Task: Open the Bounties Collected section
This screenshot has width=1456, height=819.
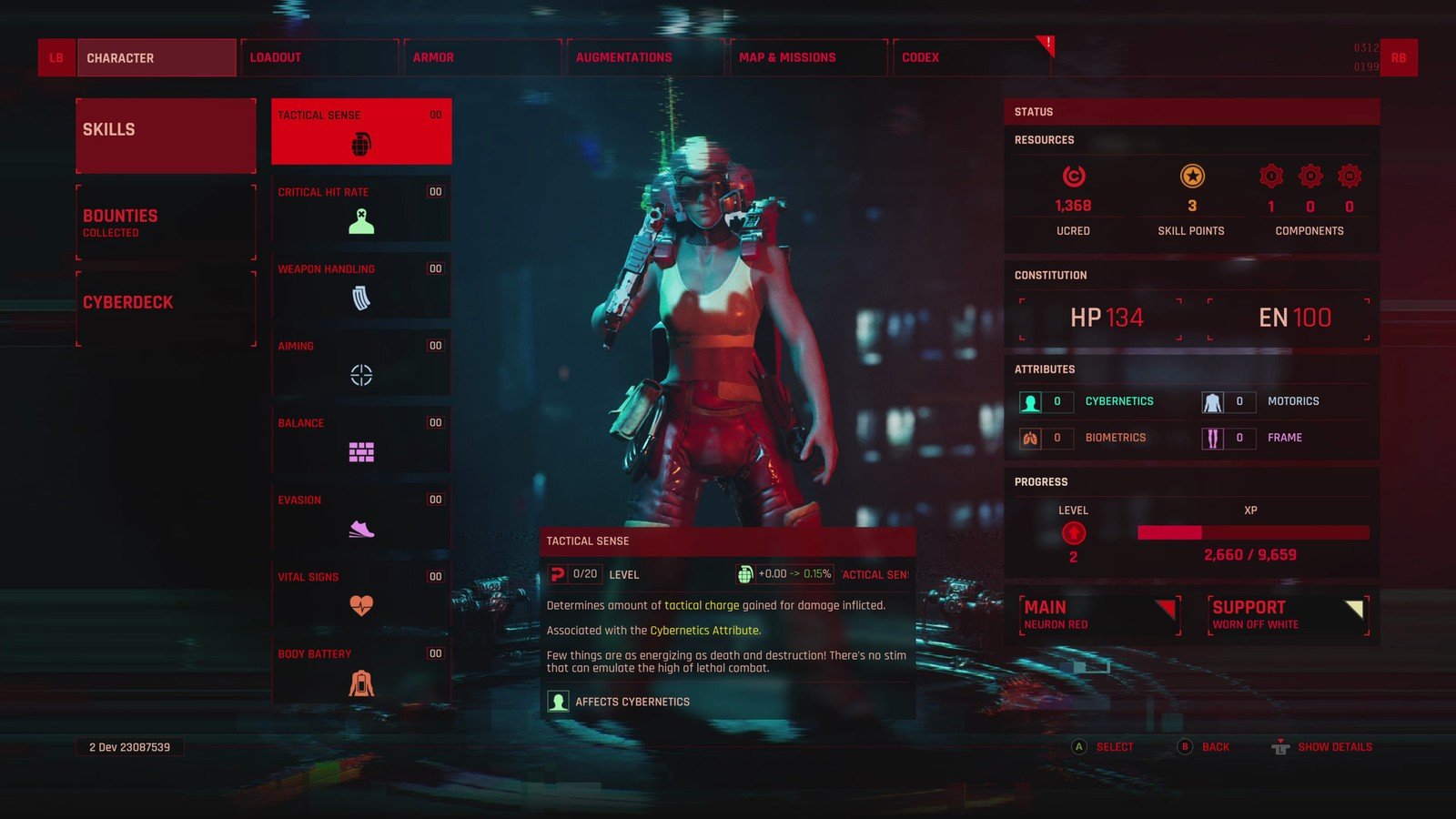Action: pos(166,222)
